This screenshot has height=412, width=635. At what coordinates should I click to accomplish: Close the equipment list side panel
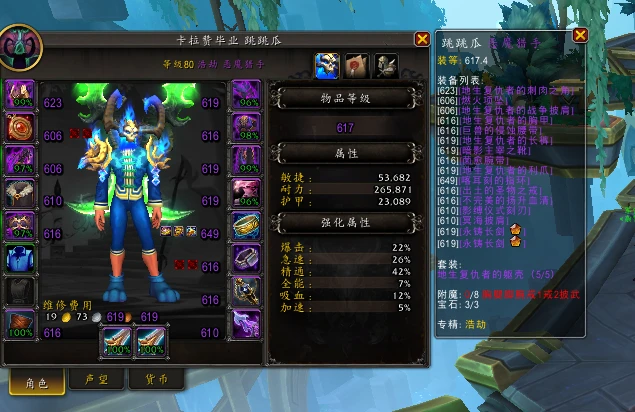click(x=580, y=35)
